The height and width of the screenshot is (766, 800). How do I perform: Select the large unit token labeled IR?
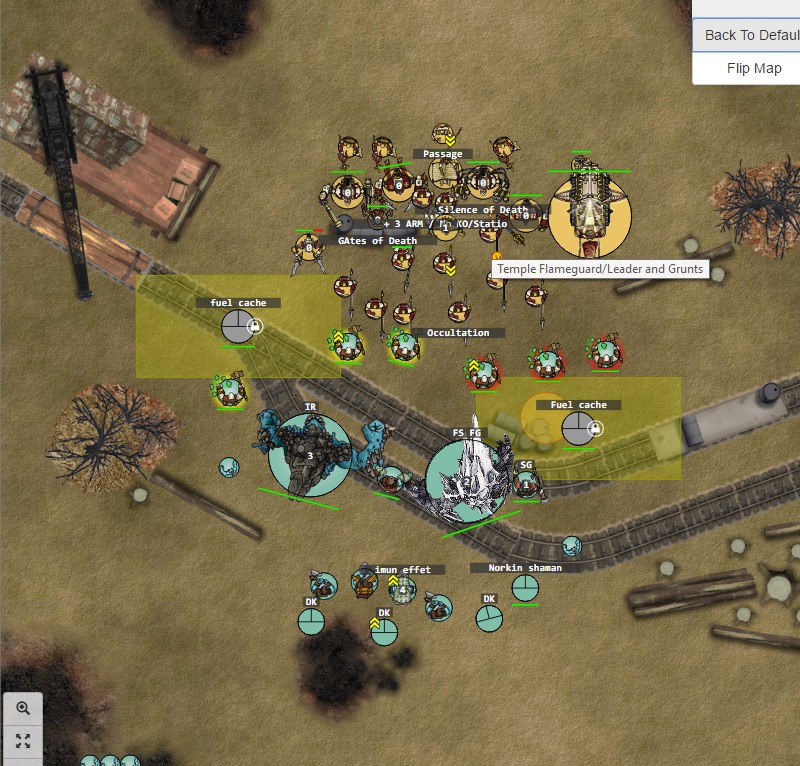point(310,456)
